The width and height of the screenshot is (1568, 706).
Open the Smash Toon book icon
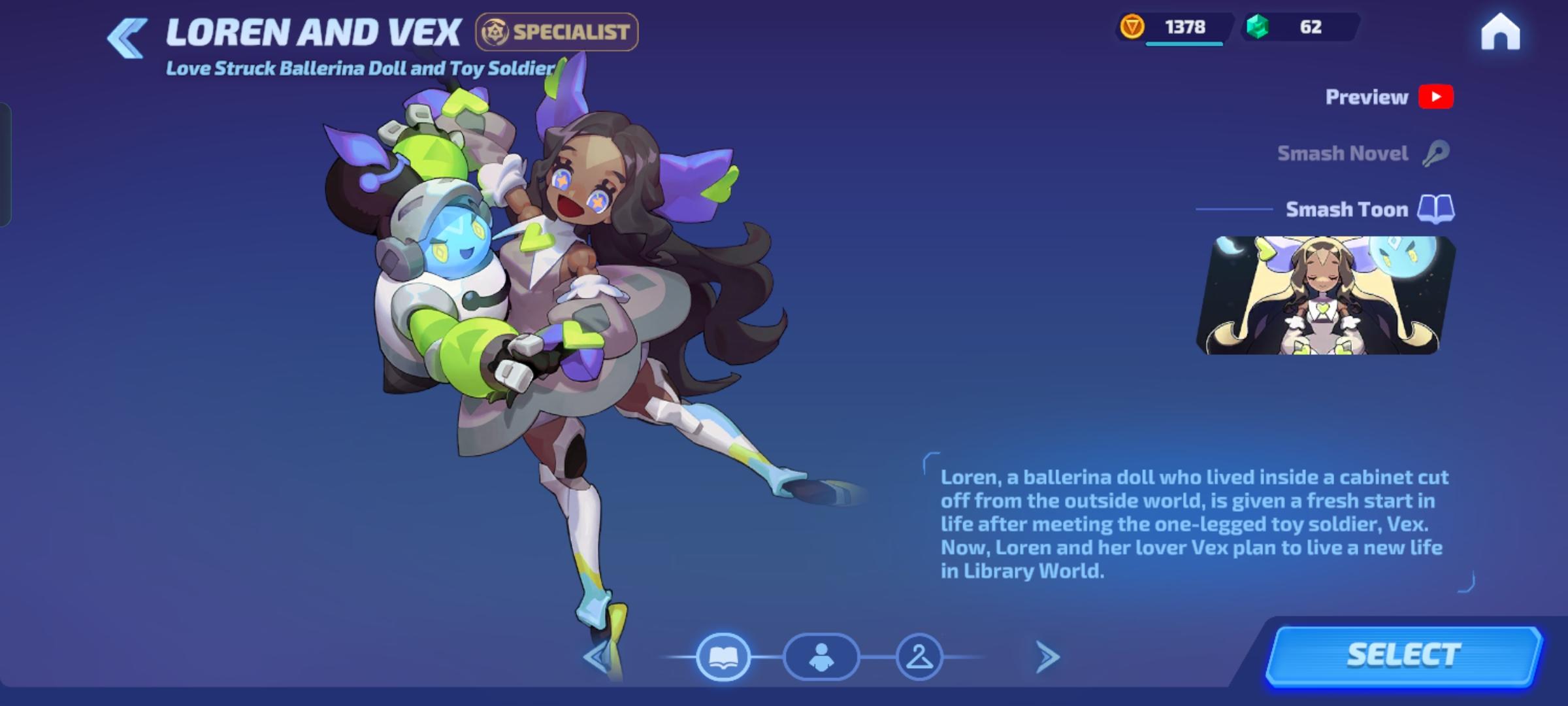1437,209
